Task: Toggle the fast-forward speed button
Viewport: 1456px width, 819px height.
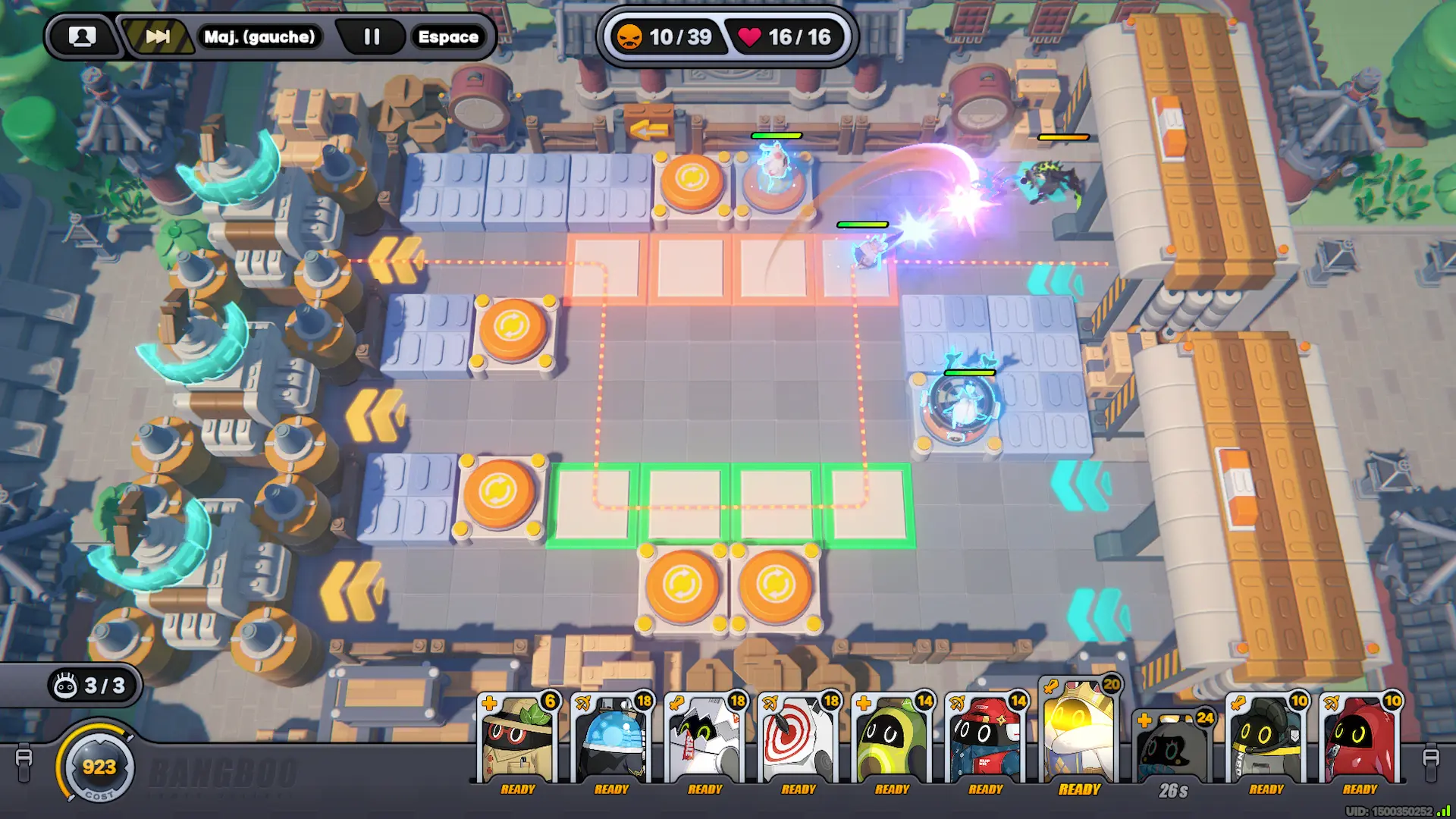Action: click(158, 36)
